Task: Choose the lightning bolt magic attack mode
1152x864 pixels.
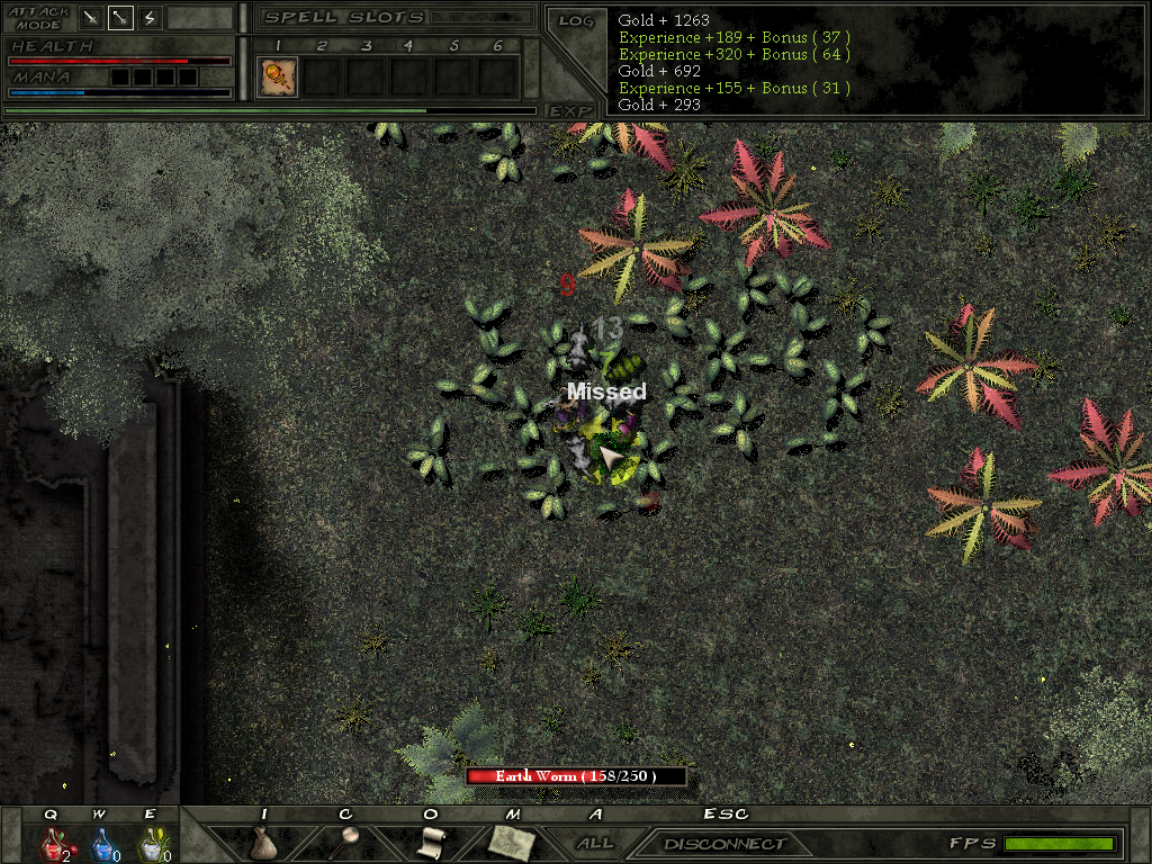Action: pos(150,17)
